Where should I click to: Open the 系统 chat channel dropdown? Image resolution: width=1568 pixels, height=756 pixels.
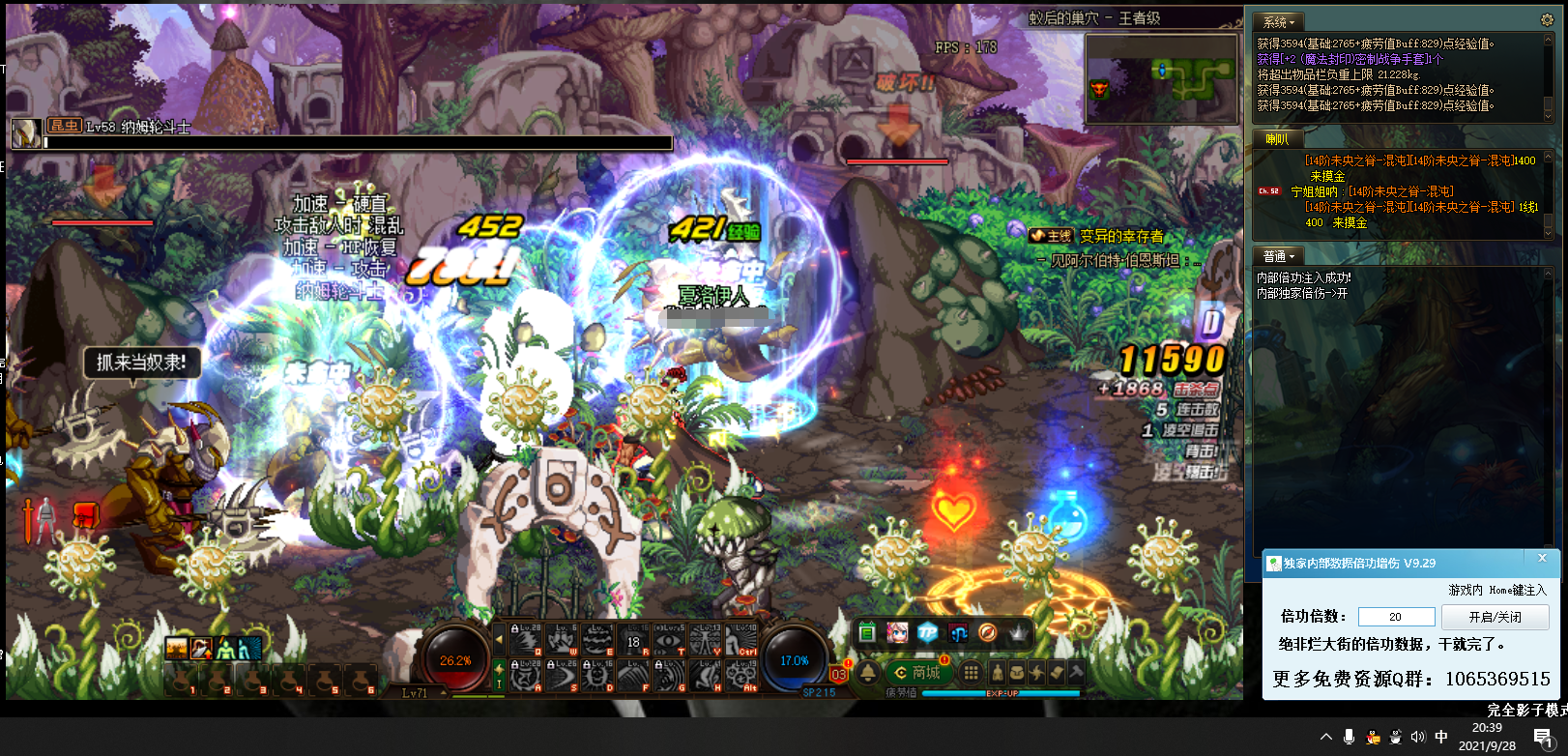point(1278,21)
